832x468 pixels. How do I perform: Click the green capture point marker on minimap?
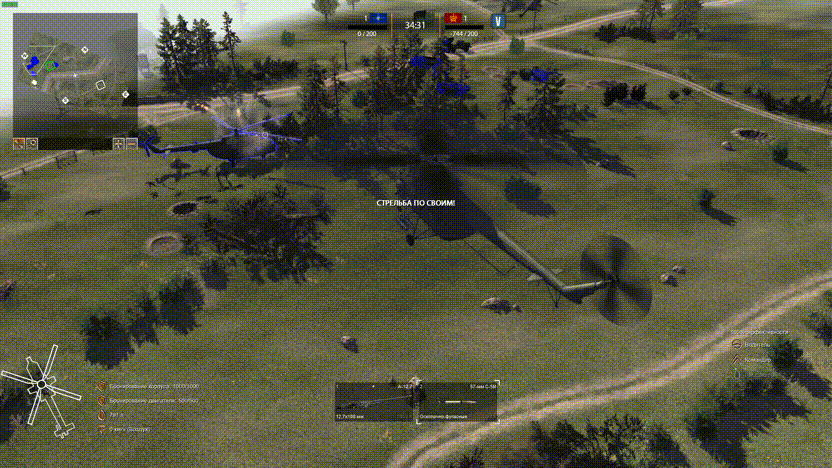(49, 65)
